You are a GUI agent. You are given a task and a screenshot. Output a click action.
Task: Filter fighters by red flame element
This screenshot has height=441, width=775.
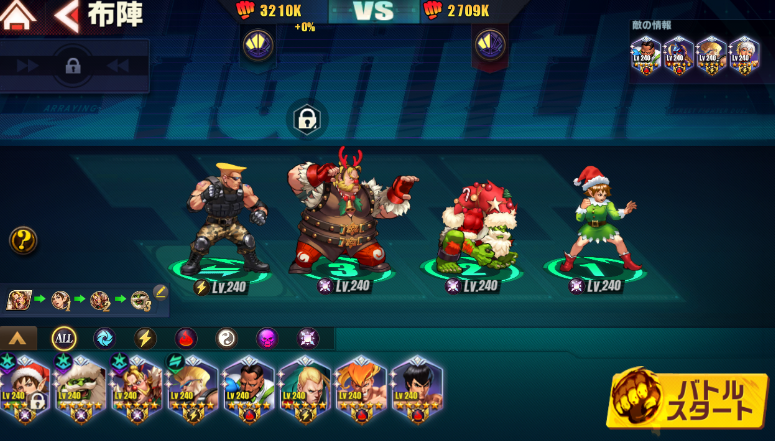point(186,338)
